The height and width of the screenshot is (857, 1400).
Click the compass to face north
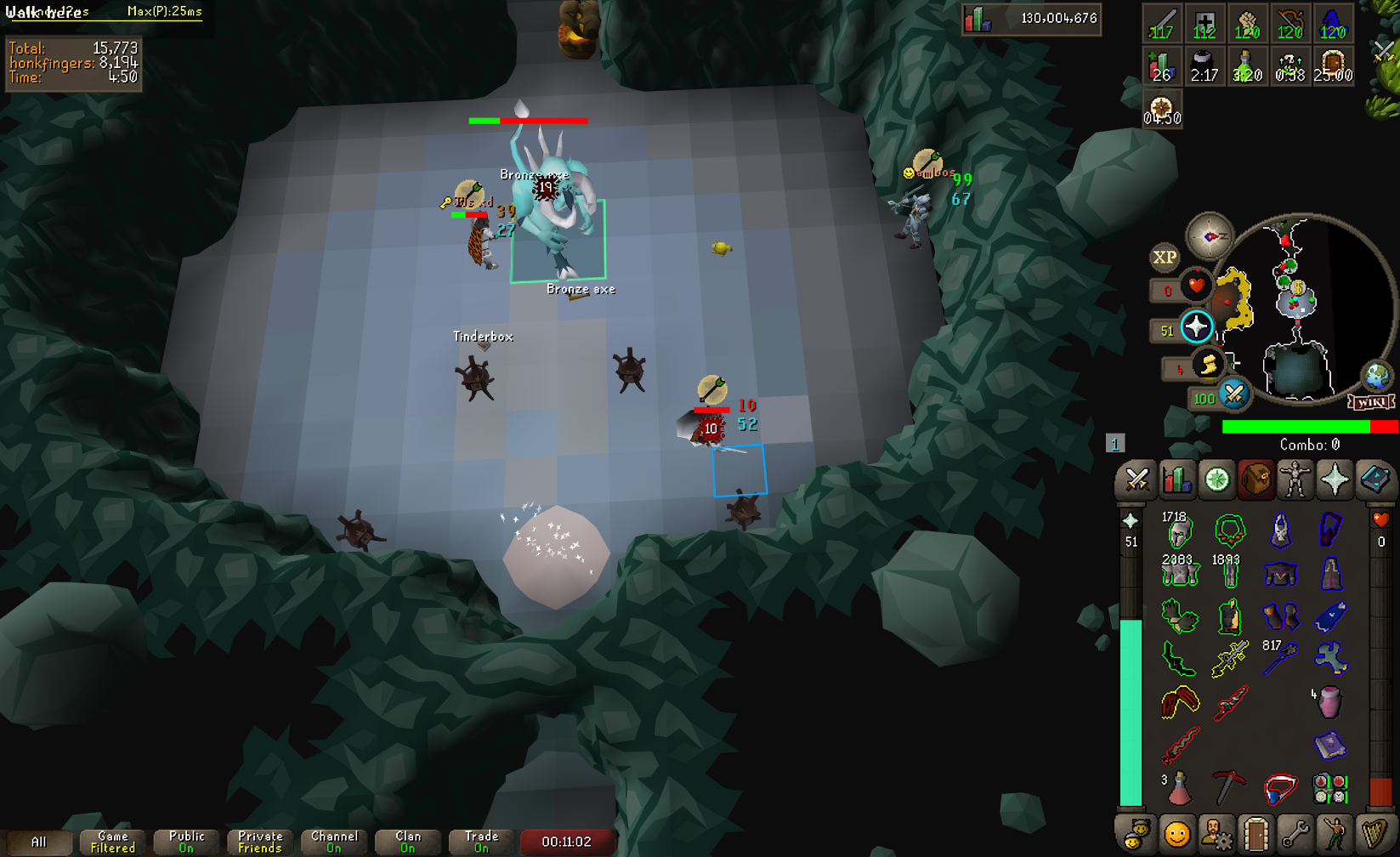1210,236
